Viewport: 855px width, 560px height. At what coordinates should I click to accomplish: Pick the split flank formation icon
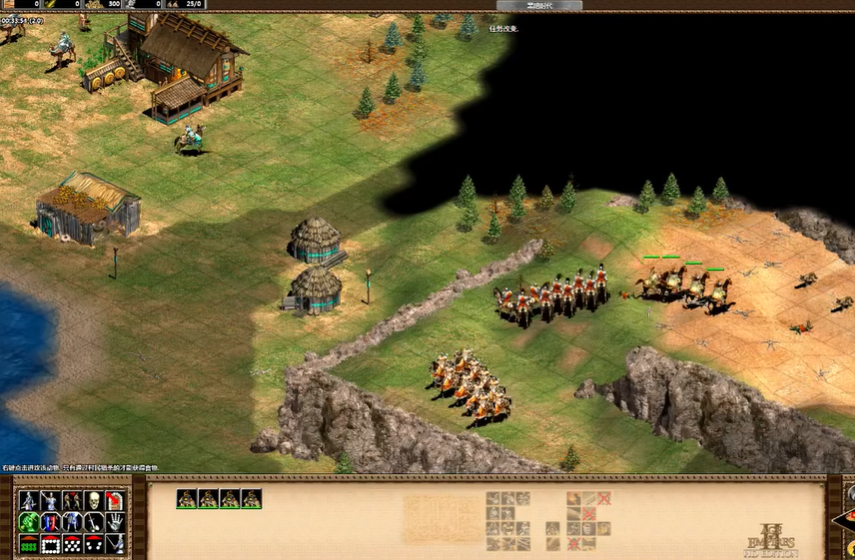(93, 543)
